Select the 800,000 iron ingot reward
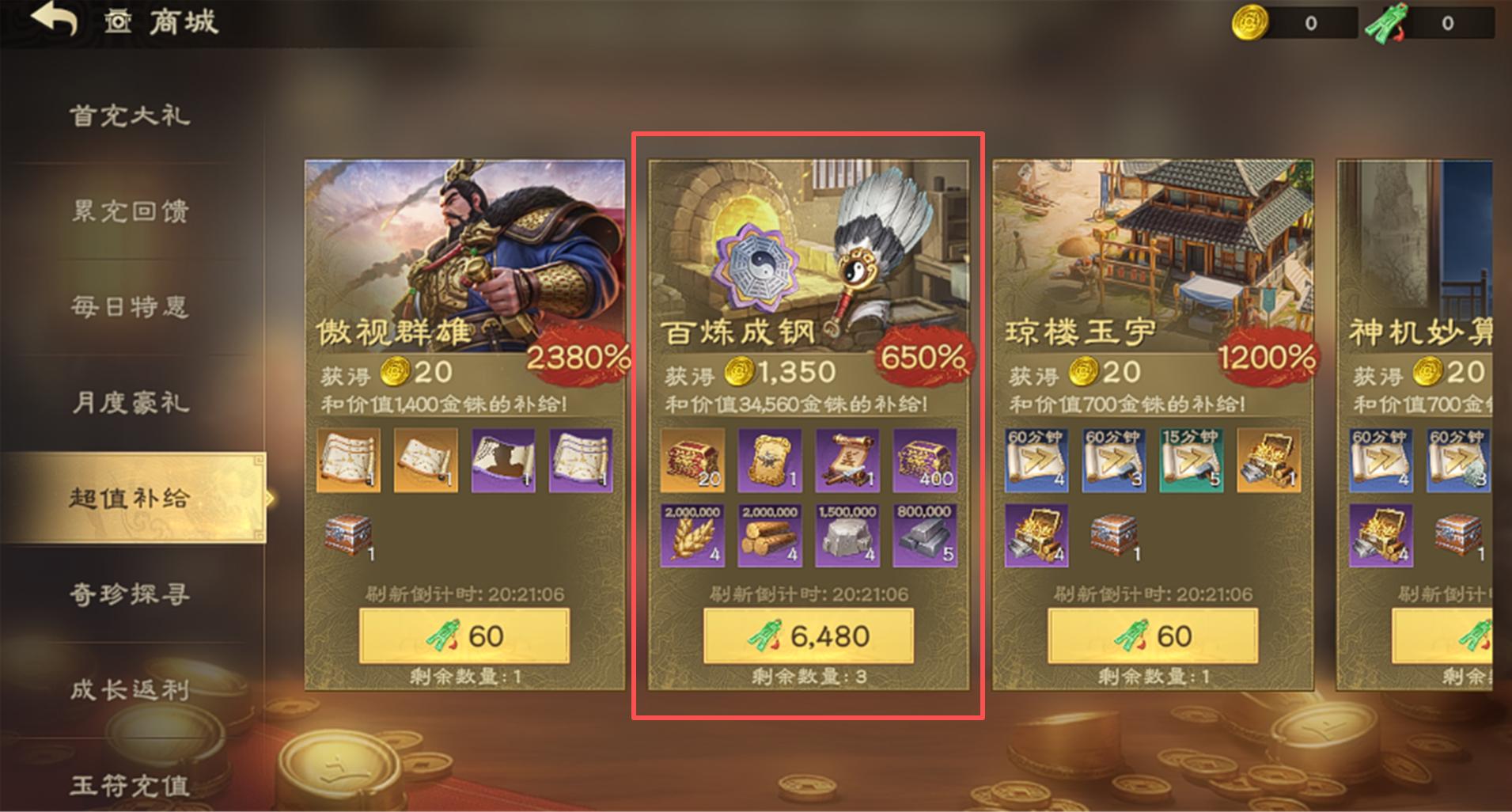The image size is (1512, 812). tap(925, 536)
